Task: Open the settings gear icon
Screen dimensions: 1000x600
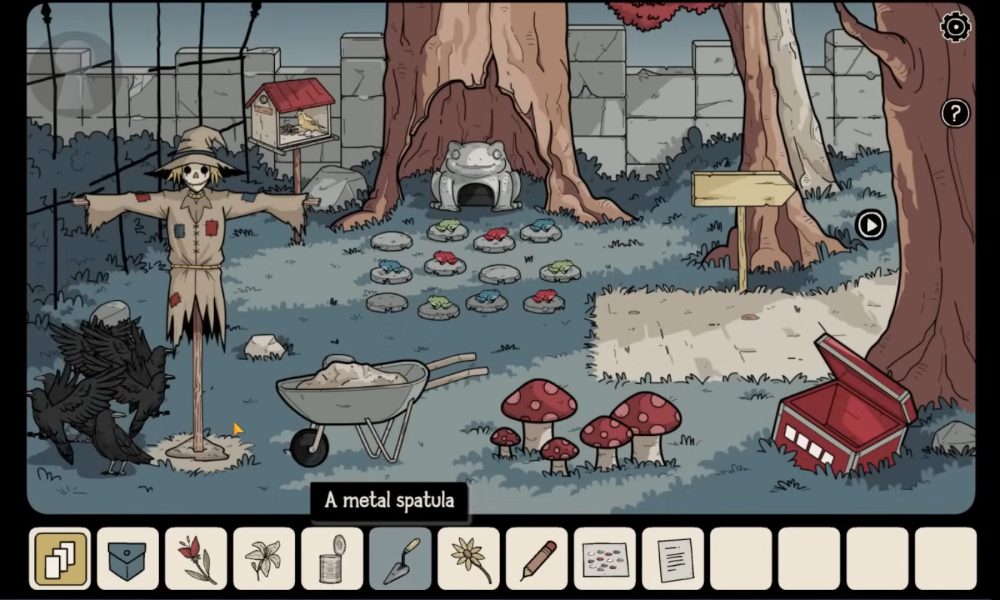Action: point(955,27)
